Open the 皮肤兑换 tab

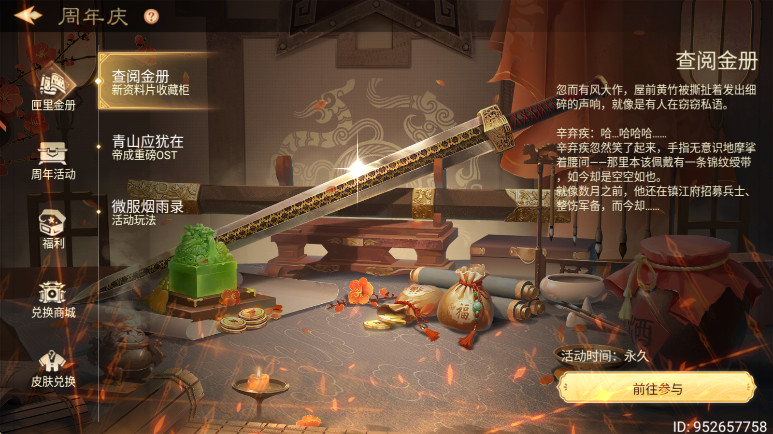(x=52, y=367)
